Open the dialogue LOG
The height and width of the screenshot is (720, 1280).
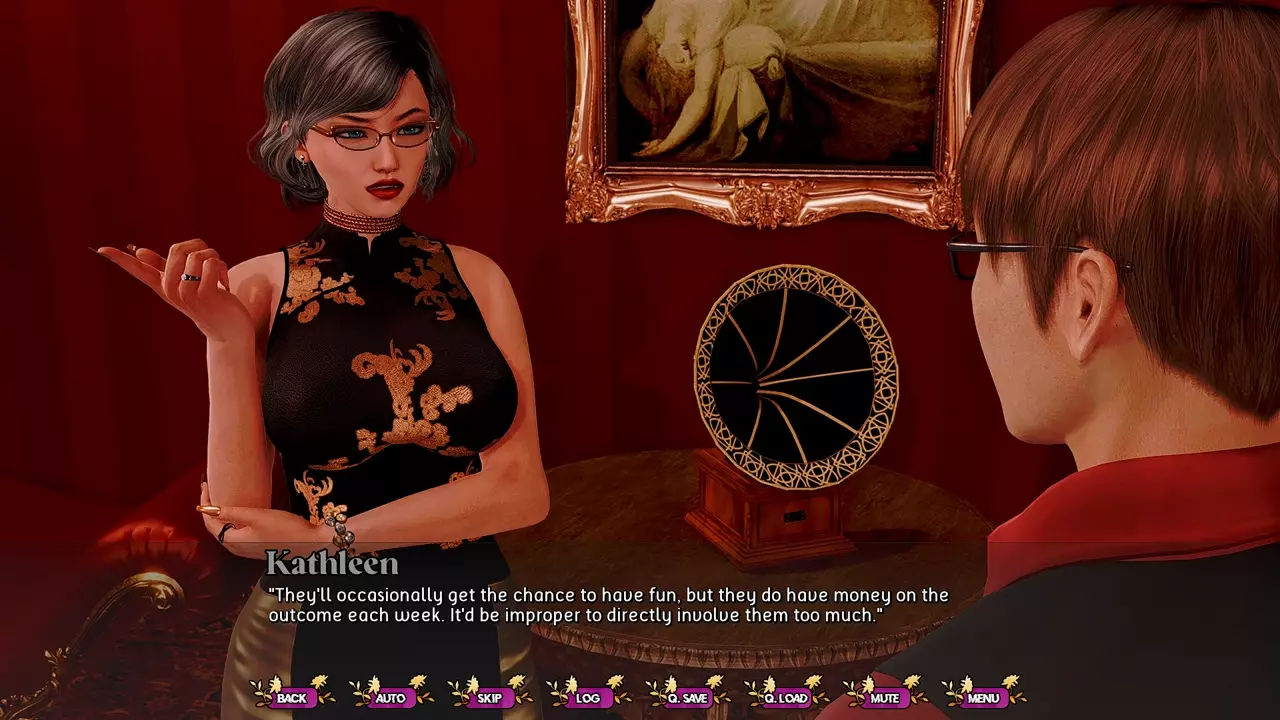tap(588, 698)
